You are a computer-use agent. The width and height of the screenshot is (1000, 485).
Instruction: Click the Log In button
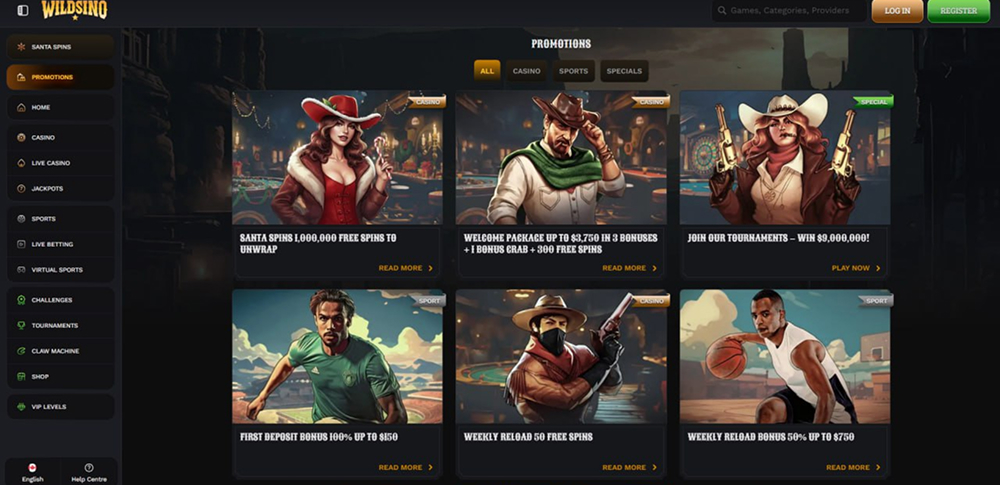(897, 11)
